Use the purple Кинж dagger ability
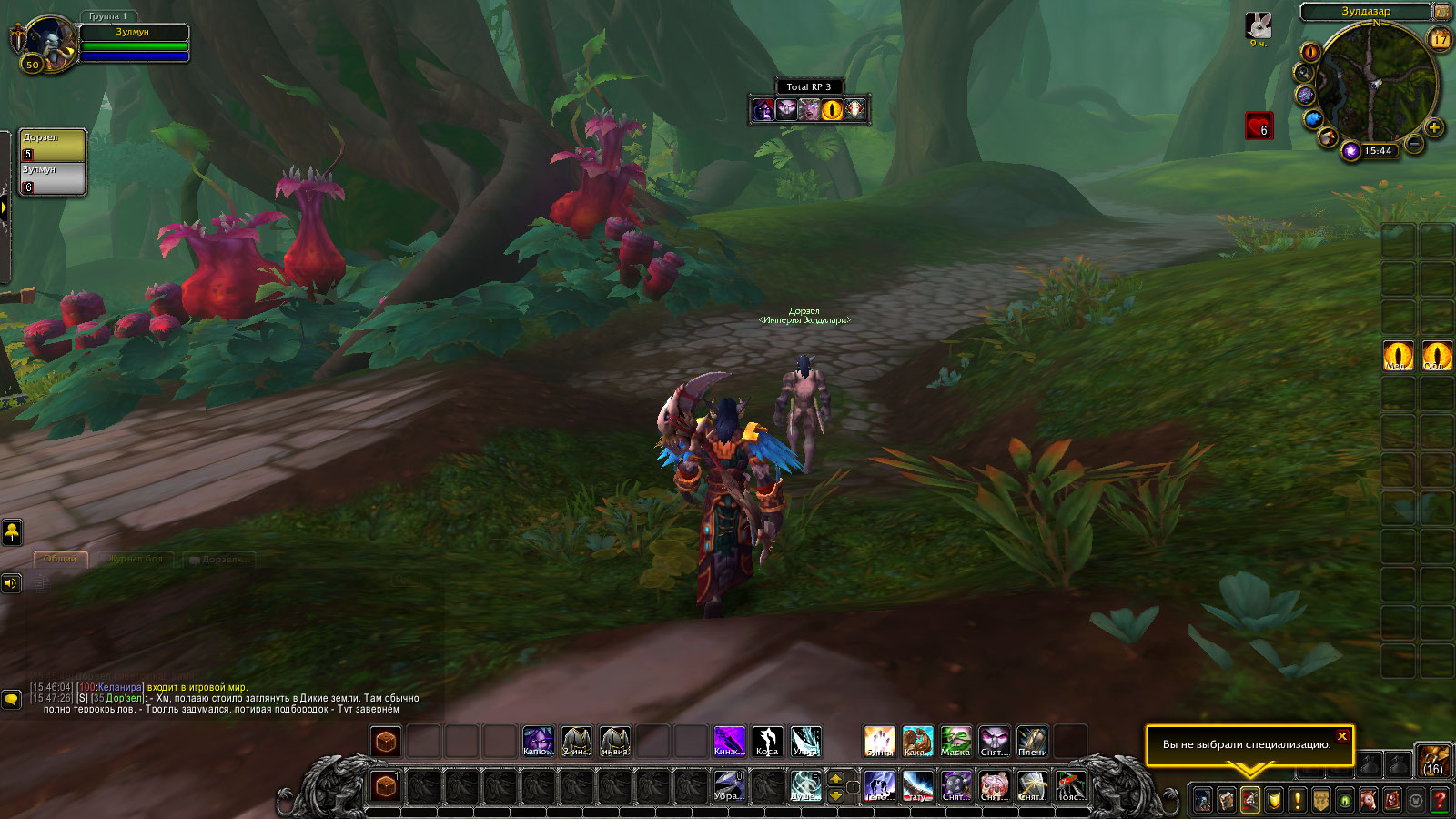1456x819 pixels. 728,742
